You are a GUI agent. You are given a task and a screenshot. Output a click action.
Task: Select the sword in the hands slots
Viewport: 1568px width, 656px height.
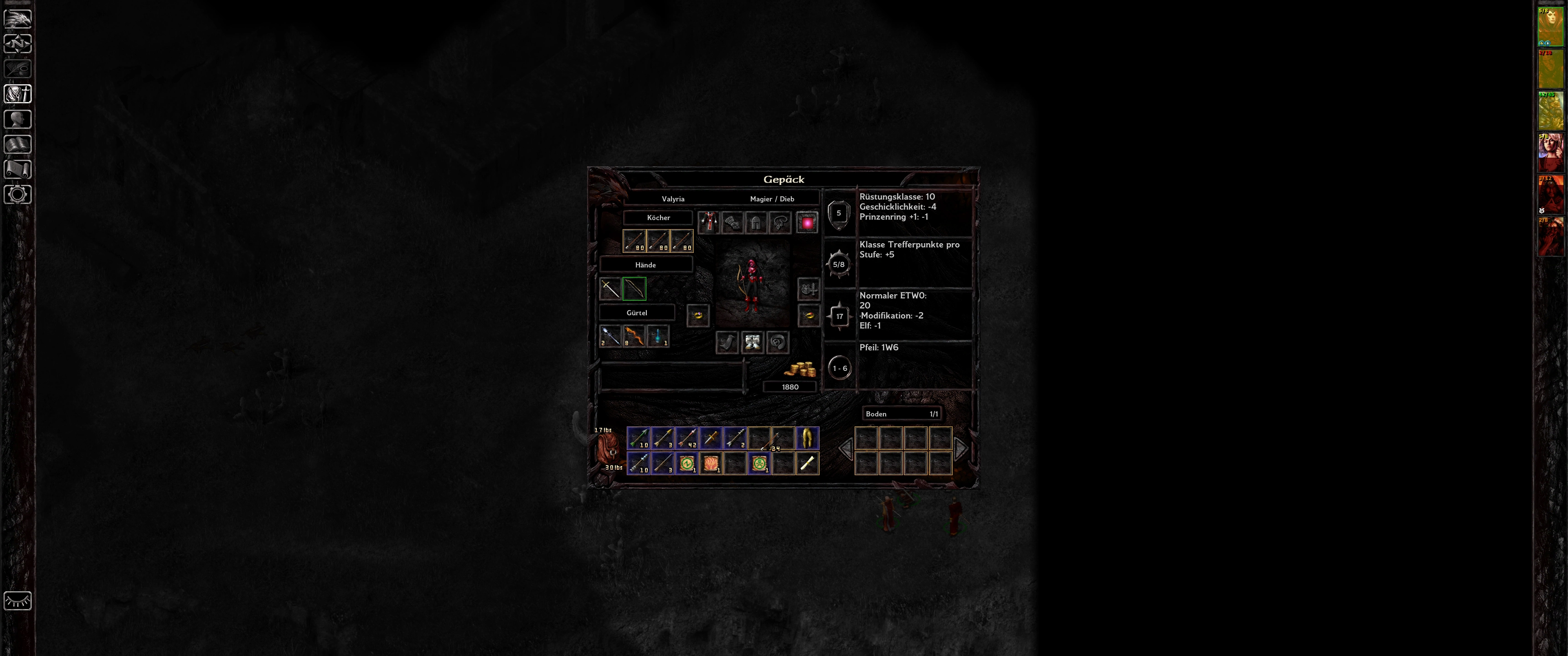(x=610, y=288)
